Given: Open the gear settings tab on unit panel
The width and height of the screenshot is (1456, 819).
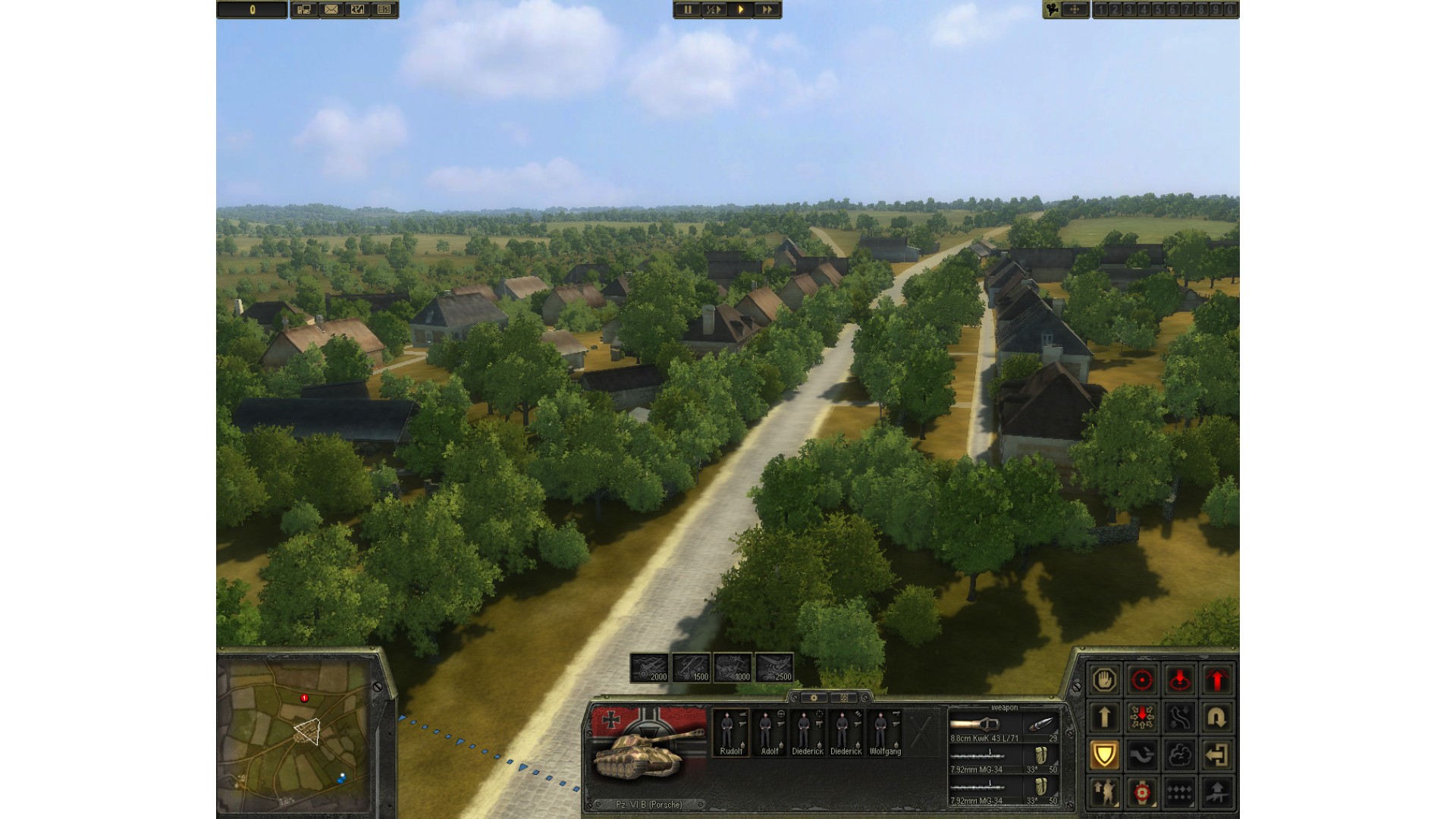Looking at the screenshot, I should [x=814, y=698].
